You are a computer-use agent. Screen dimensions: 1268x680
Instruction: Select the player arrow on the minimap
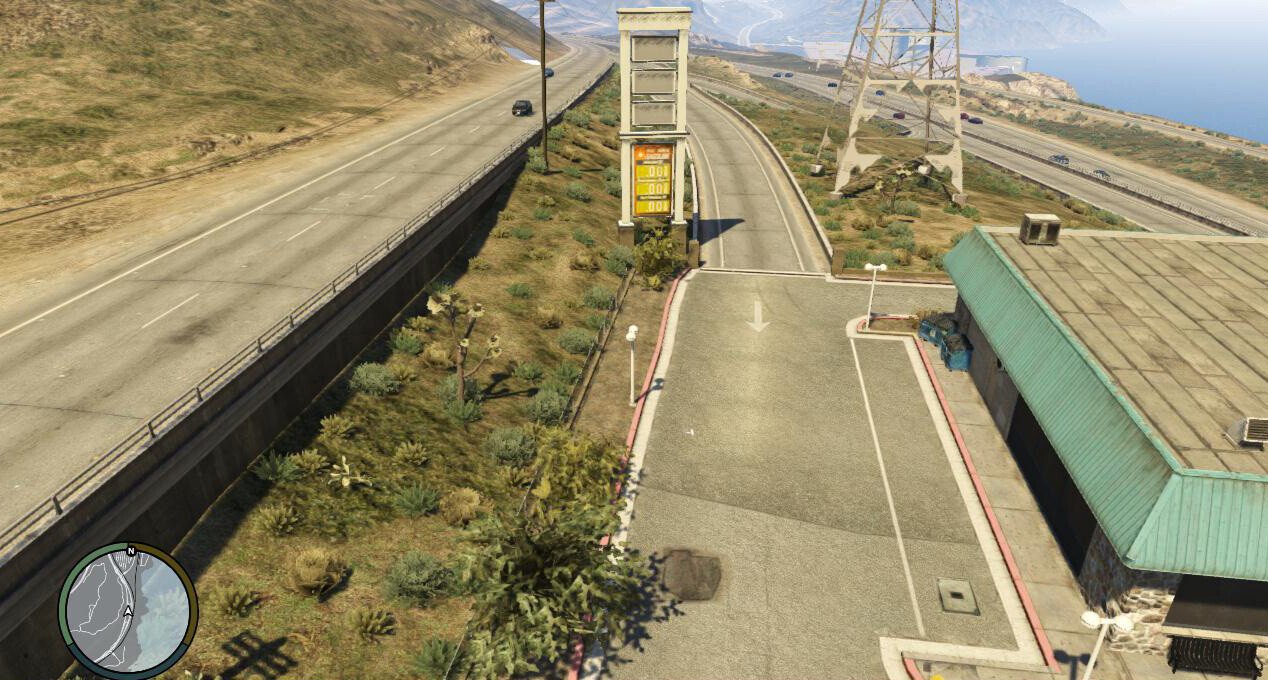(x=128, y=612)
